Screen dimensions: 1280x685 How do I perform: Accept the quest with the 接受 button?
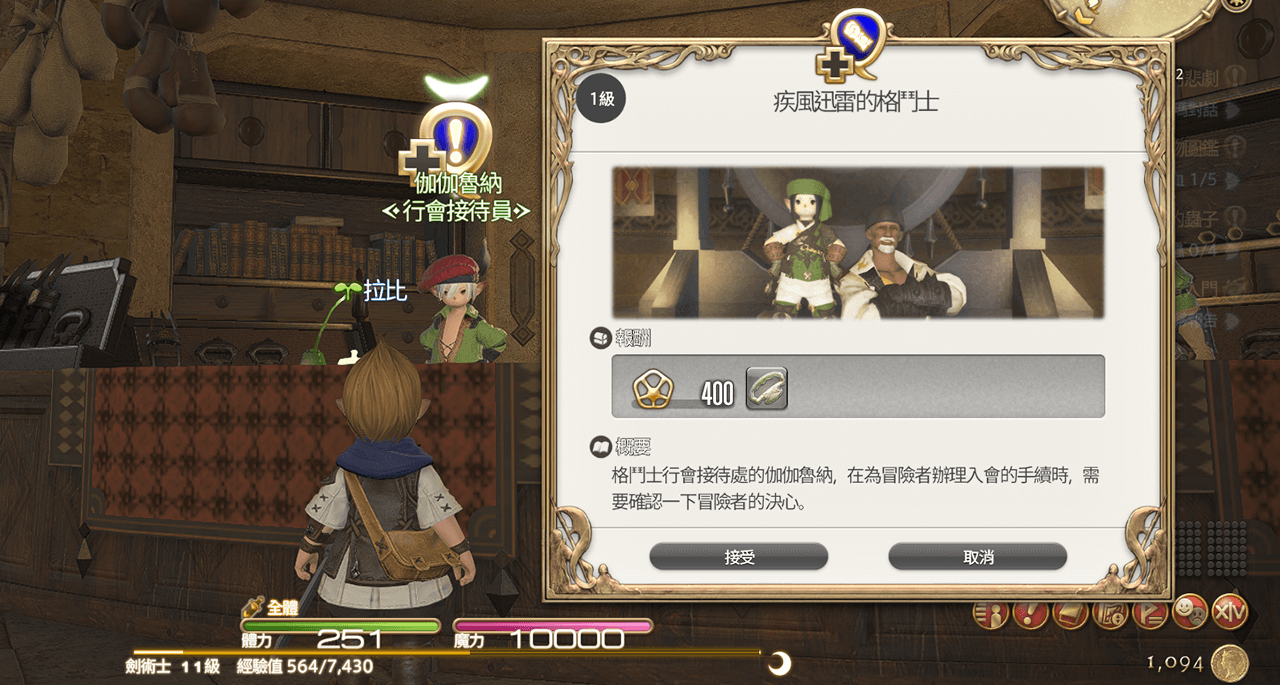(x=738, y=557)
